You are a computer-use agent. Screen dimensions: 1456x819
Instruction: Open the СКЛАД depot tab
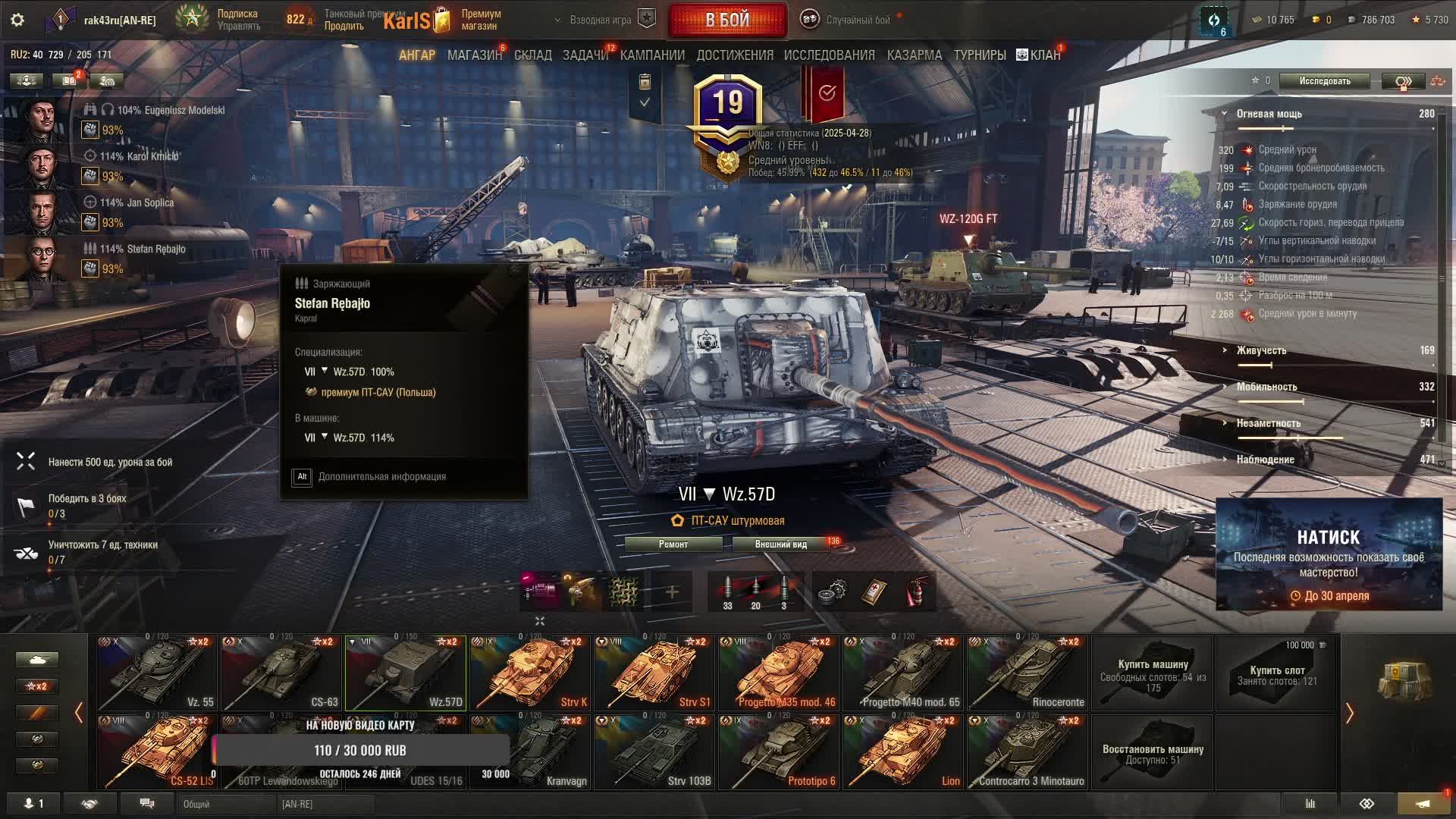click(532, 55)
